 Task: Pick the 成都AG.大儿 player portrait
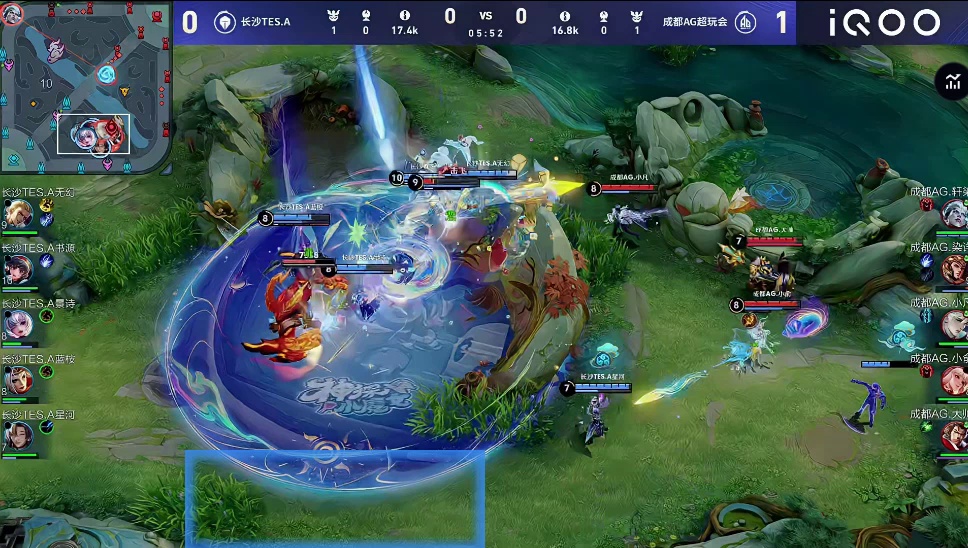[x=953, y=435]
